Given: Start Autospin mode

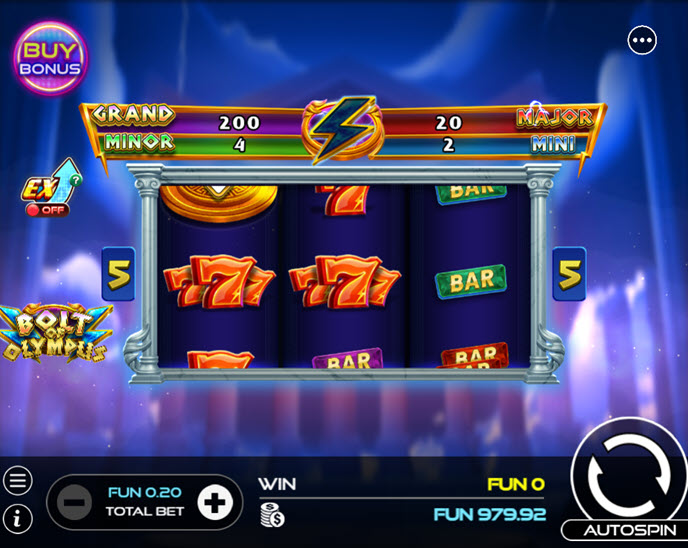Looking at the screenshot, I should point(624,531).
